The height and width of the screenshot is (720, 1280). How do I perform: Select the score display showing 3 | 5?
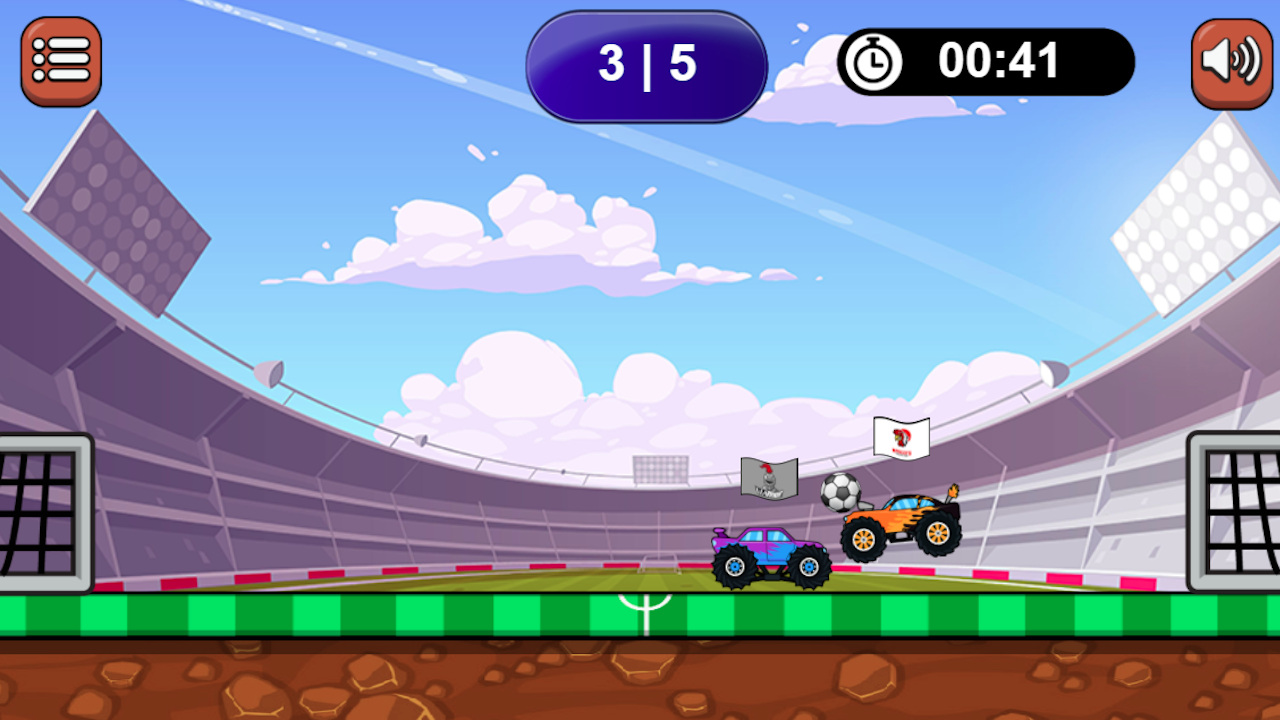pos(646,65)
